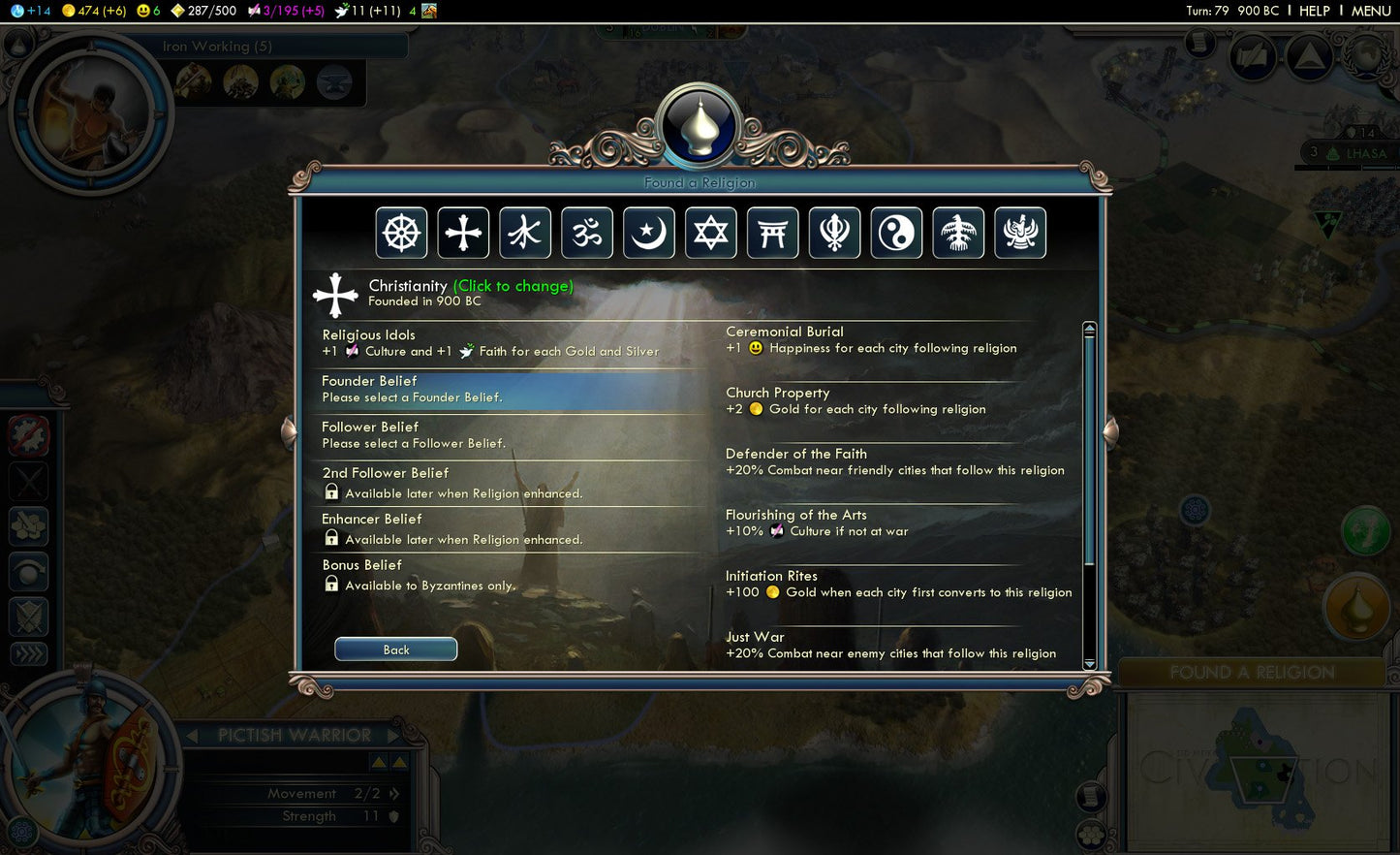Open the MENU
Viewport: 1400px width, 855px height.
(x=1371, y=11)
